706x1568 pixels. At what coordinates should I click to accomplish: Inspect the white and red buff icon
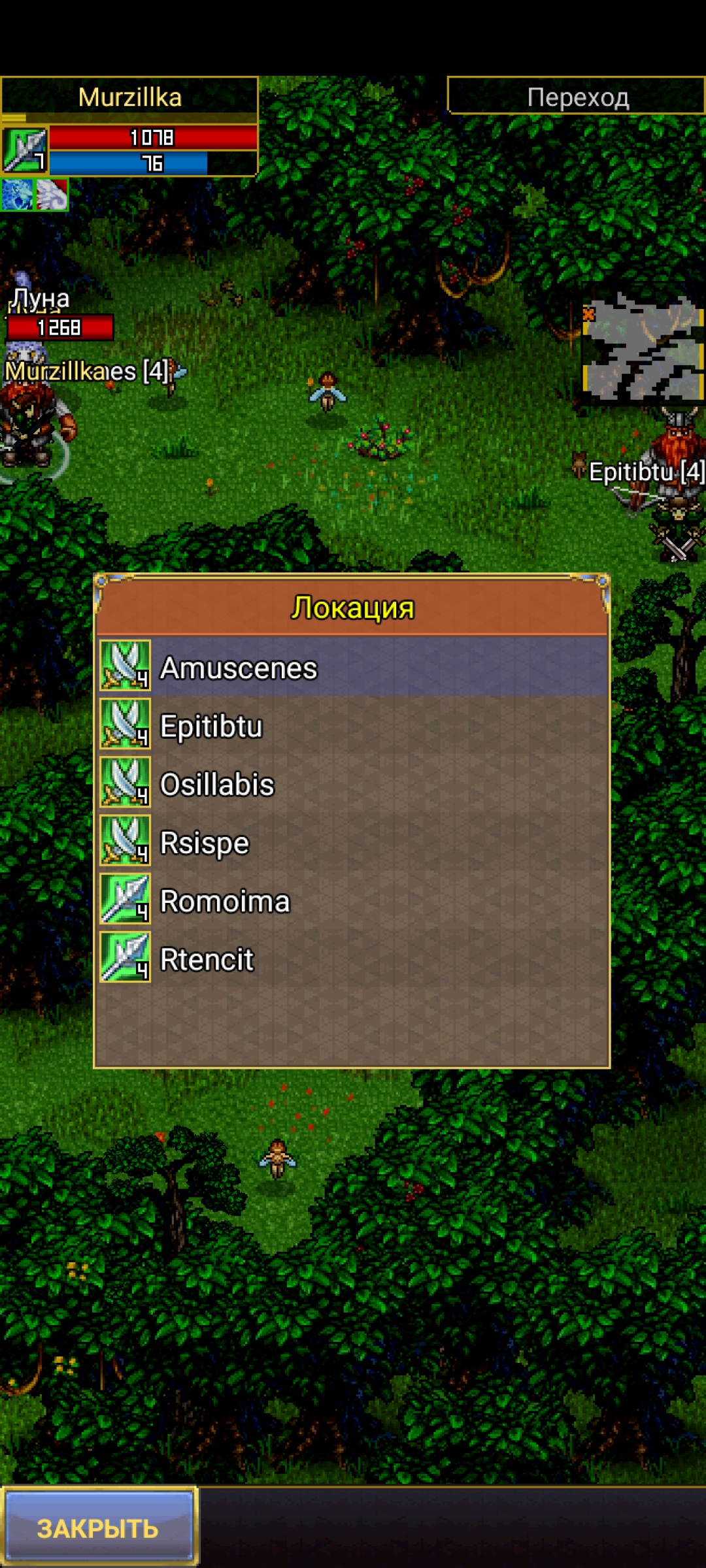(x=52, y=195)
